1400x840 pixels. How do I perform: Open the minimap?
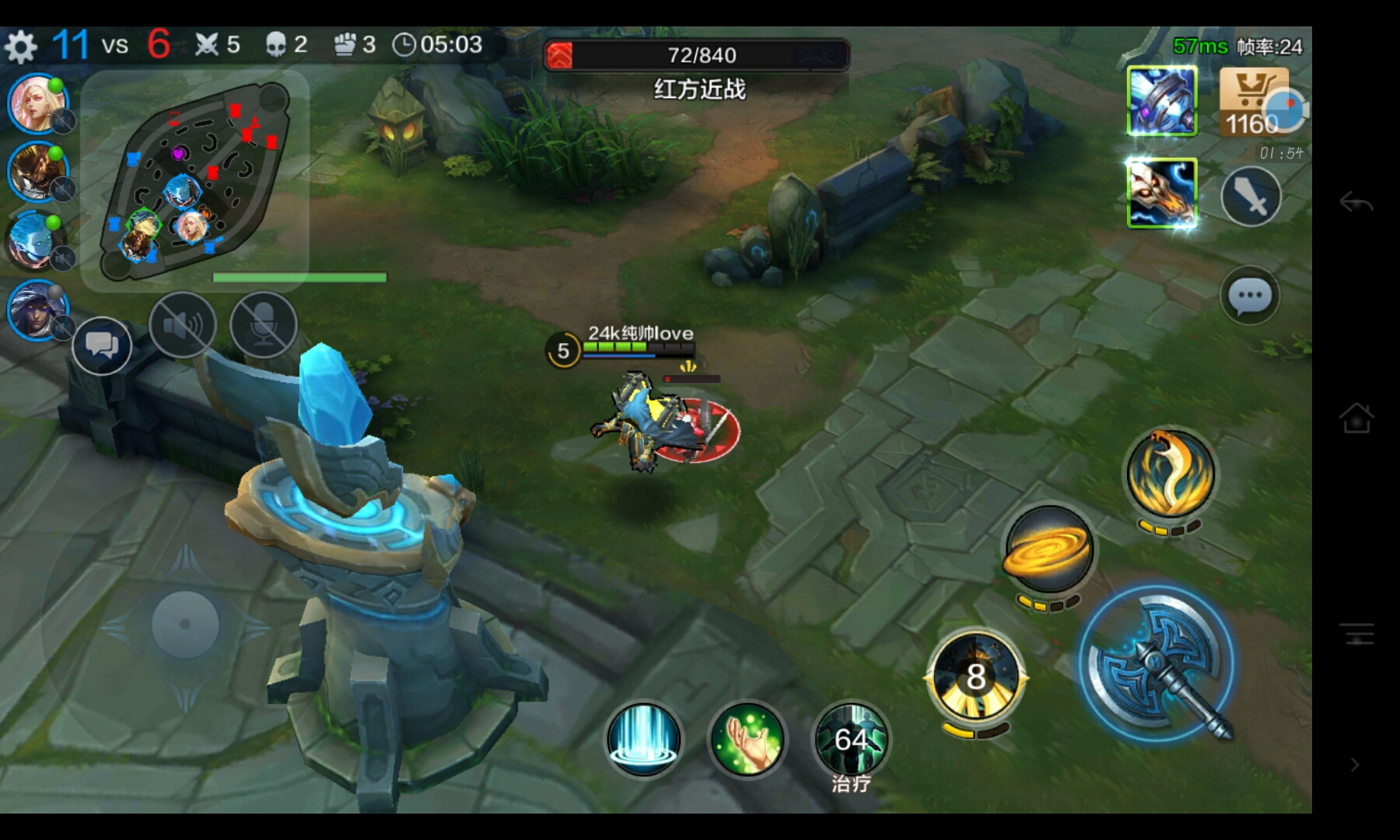tap(194, 179)
